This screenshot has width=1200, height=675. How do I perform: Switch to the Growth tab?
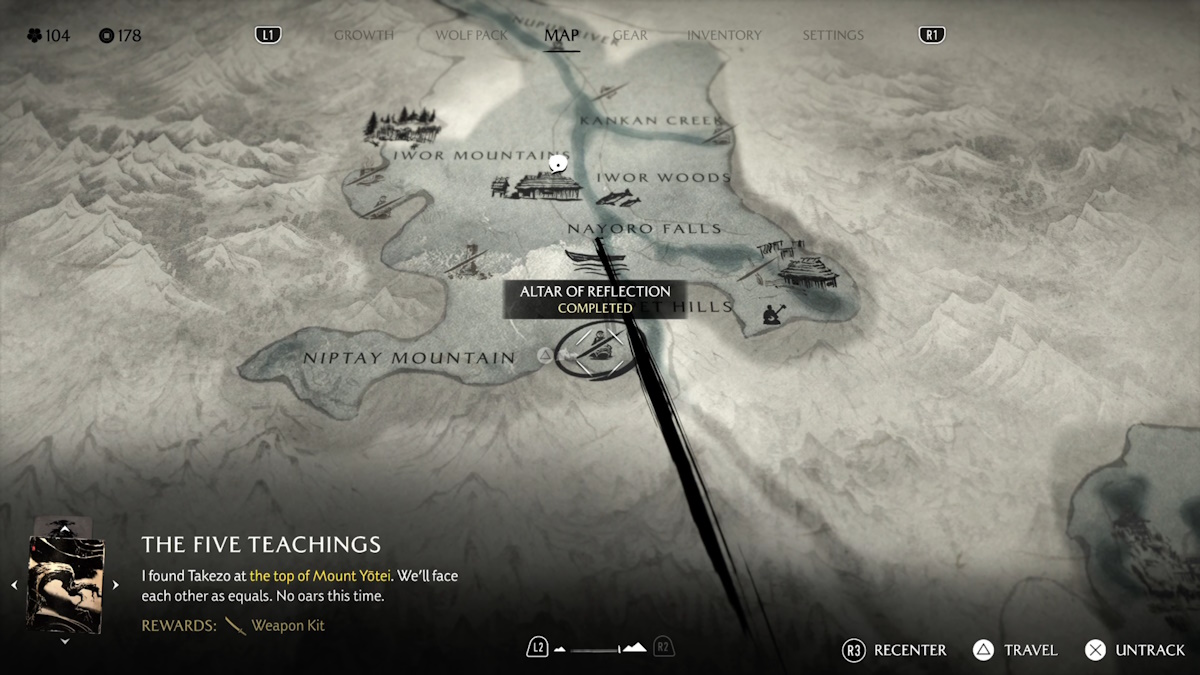(363, 35)
